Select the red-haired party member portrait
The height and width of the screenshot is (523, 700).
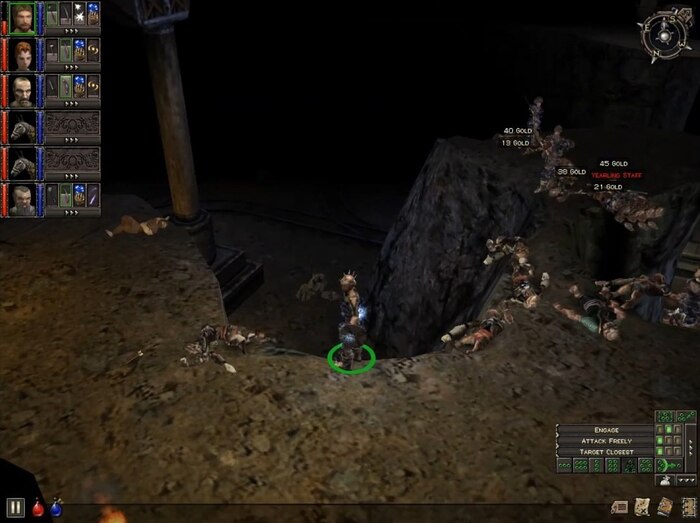pos(22,53)
